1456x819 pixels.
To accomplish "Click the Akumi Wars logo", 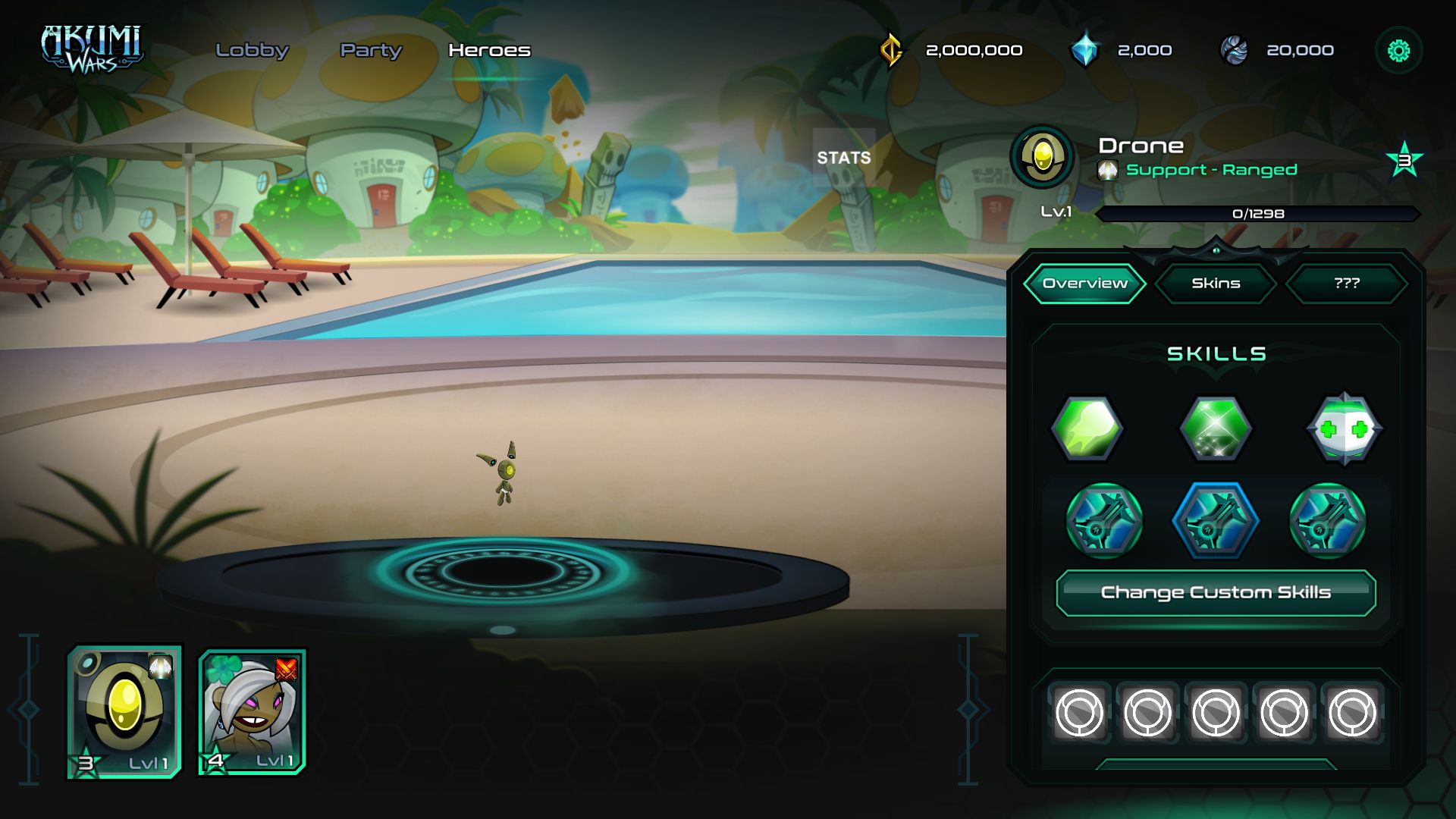I will [x=92, y=50].
